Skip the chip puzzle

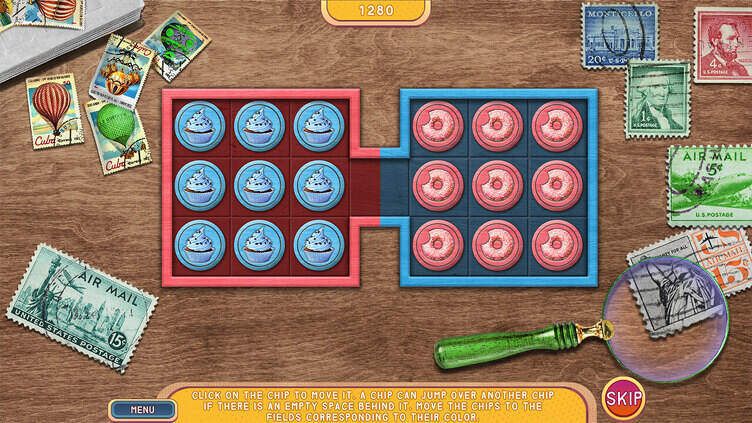[623, 398]
